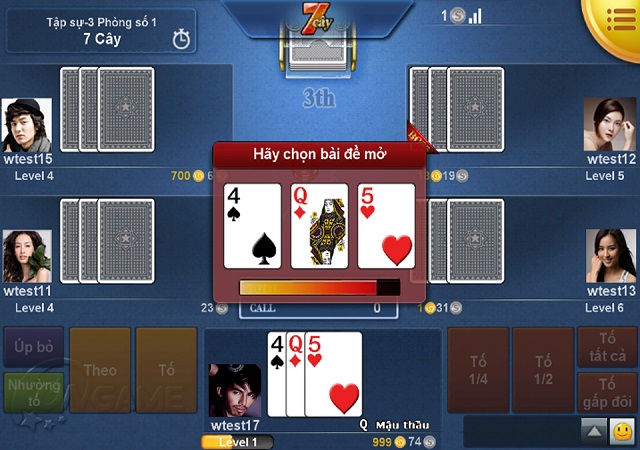The height and width of the screenshot is (450, 640).
Task: Expand the chat with the up arrow
Action: coord(594,431)
